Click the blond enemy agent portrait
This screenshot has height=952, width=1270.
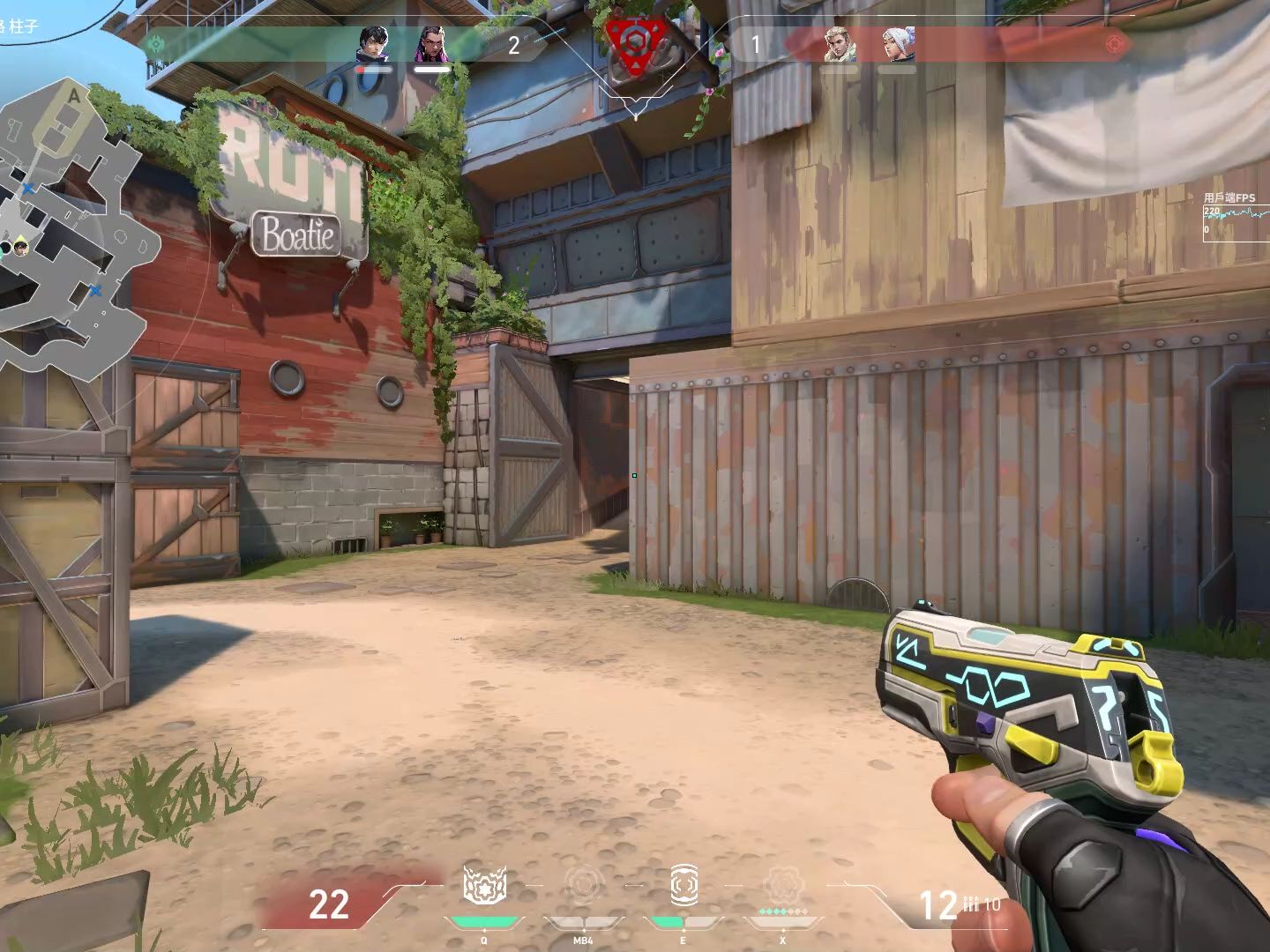[840, 44]
